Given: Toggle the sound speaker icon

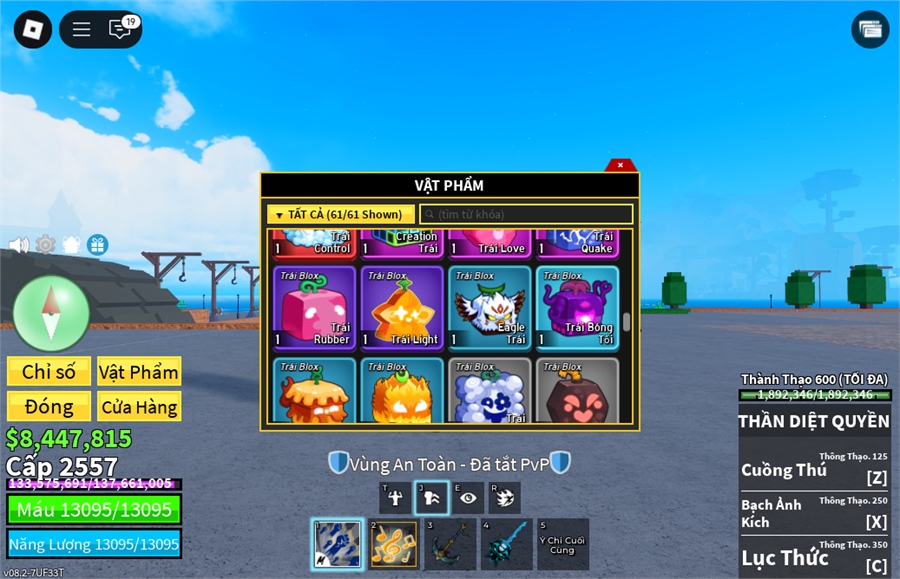Looking at the screenshot, I should click(18, 244).
